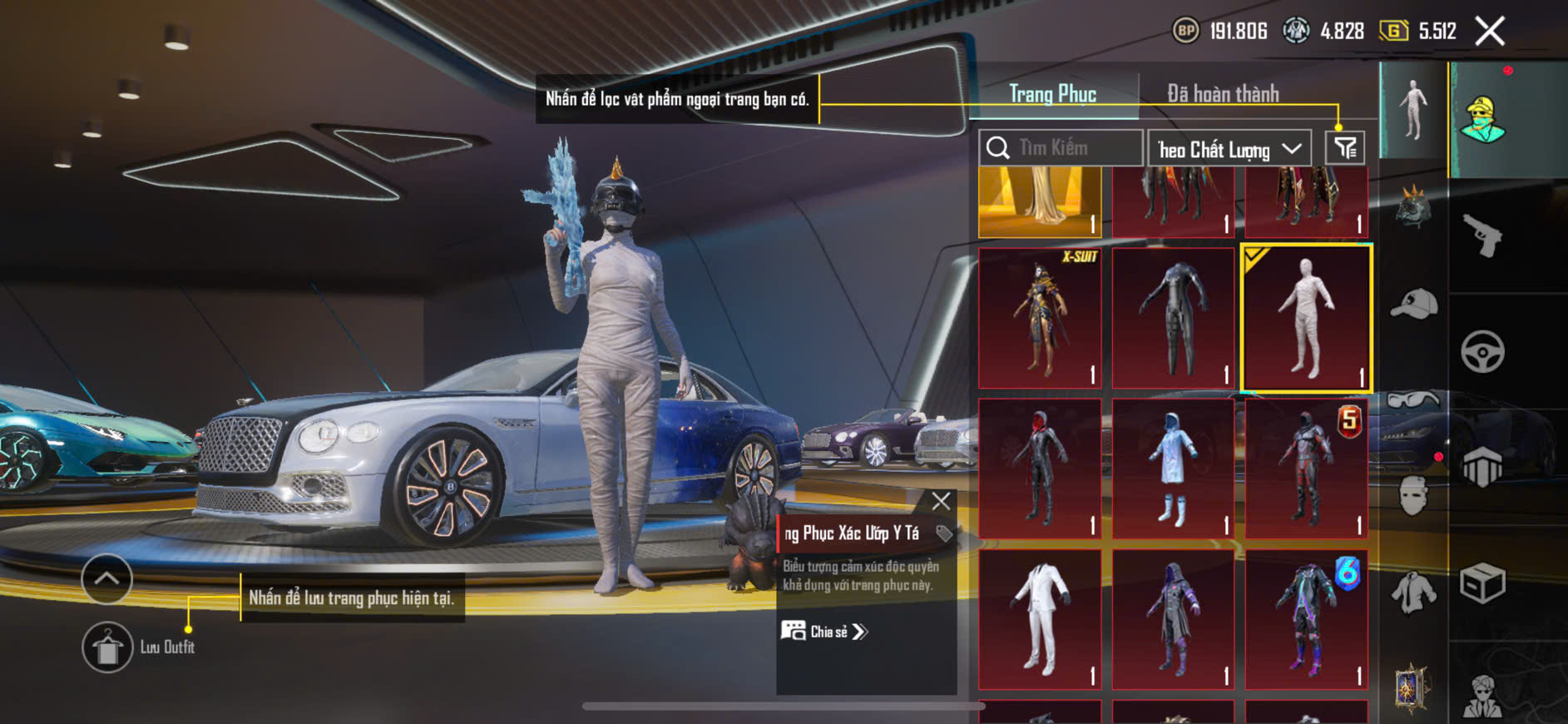1568x724 pixels.
Task: Choose the white mummy outfit tile
Action: (1306, 318)
